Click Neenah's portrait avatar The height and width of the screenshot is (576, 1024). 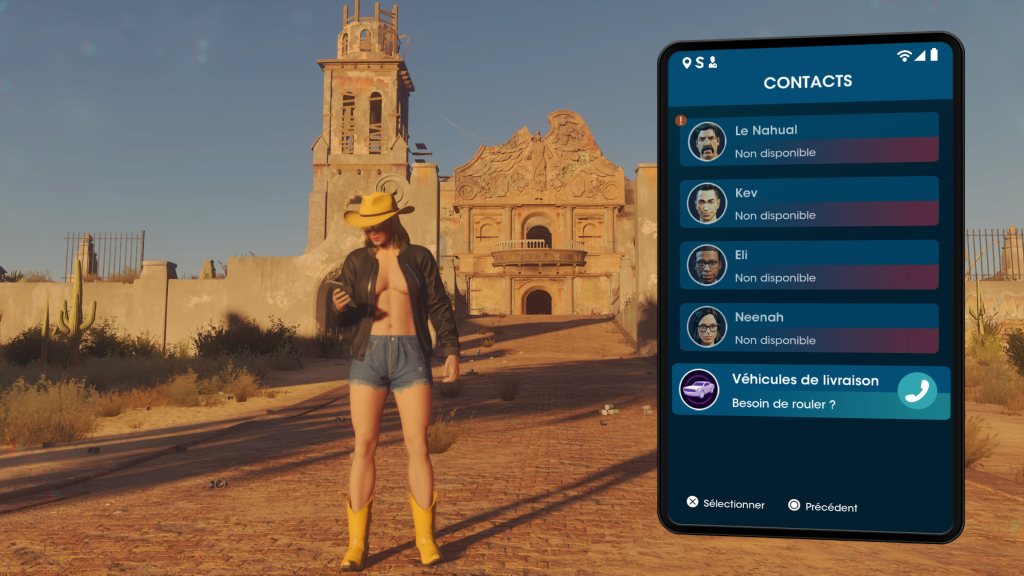click(x=707, y=327)
